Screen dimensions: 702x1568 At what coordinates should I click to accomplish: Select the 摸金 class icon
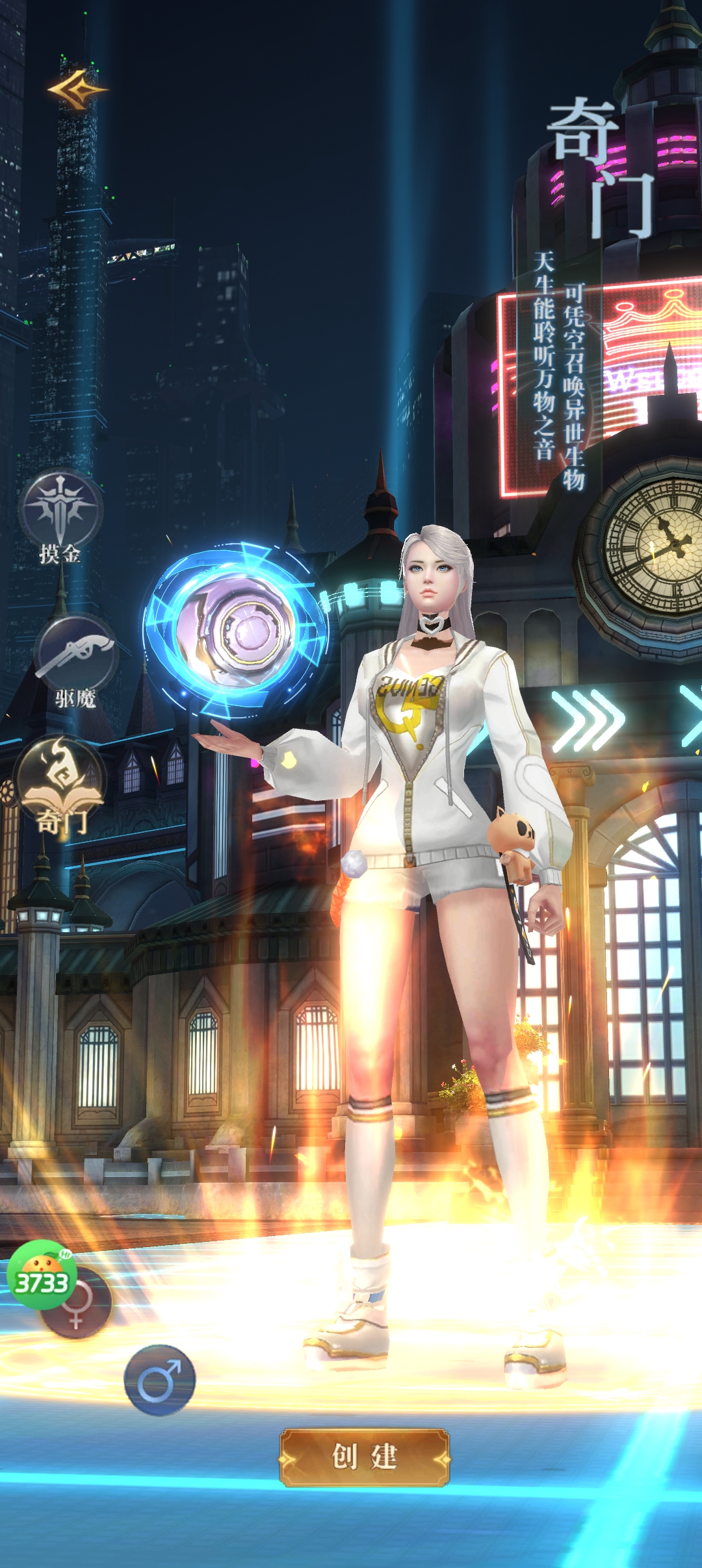click(x=60, y=511)
